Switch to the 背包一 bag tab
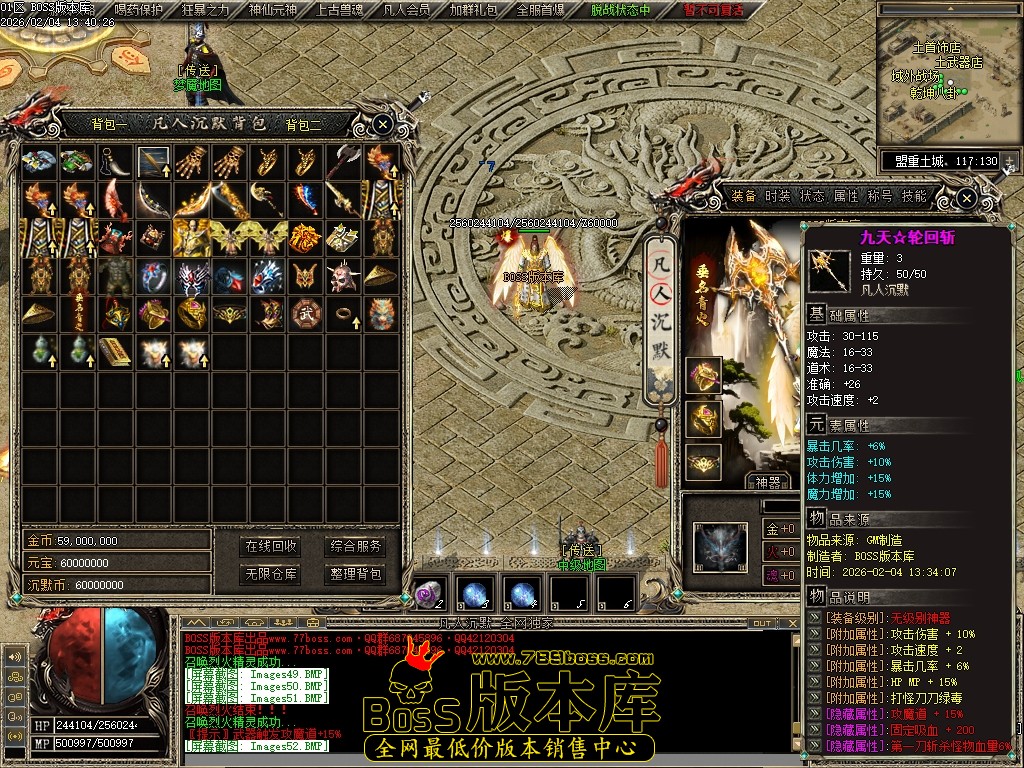 [109, 125]
